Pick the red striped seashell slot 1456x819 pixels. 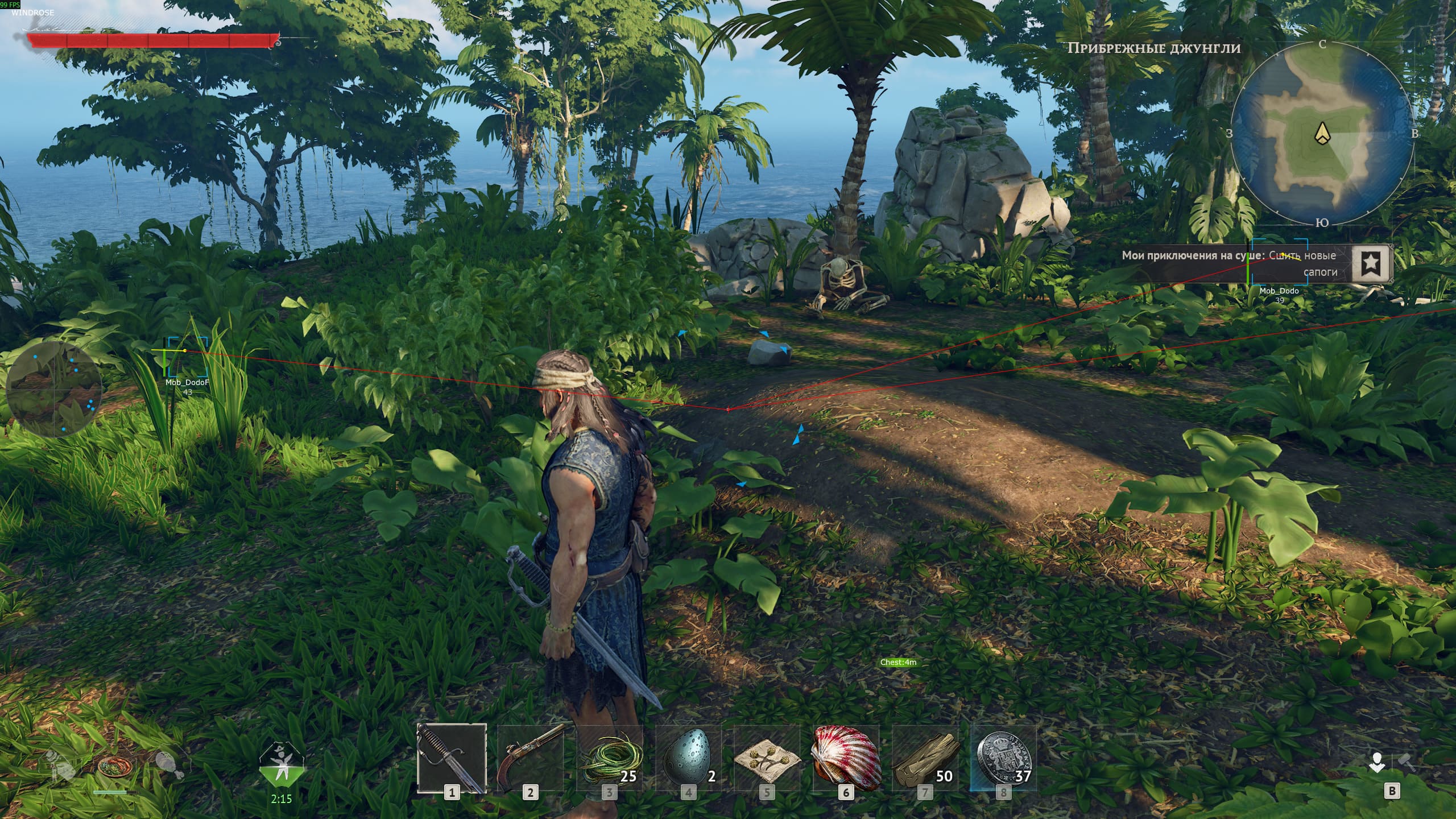846,758
